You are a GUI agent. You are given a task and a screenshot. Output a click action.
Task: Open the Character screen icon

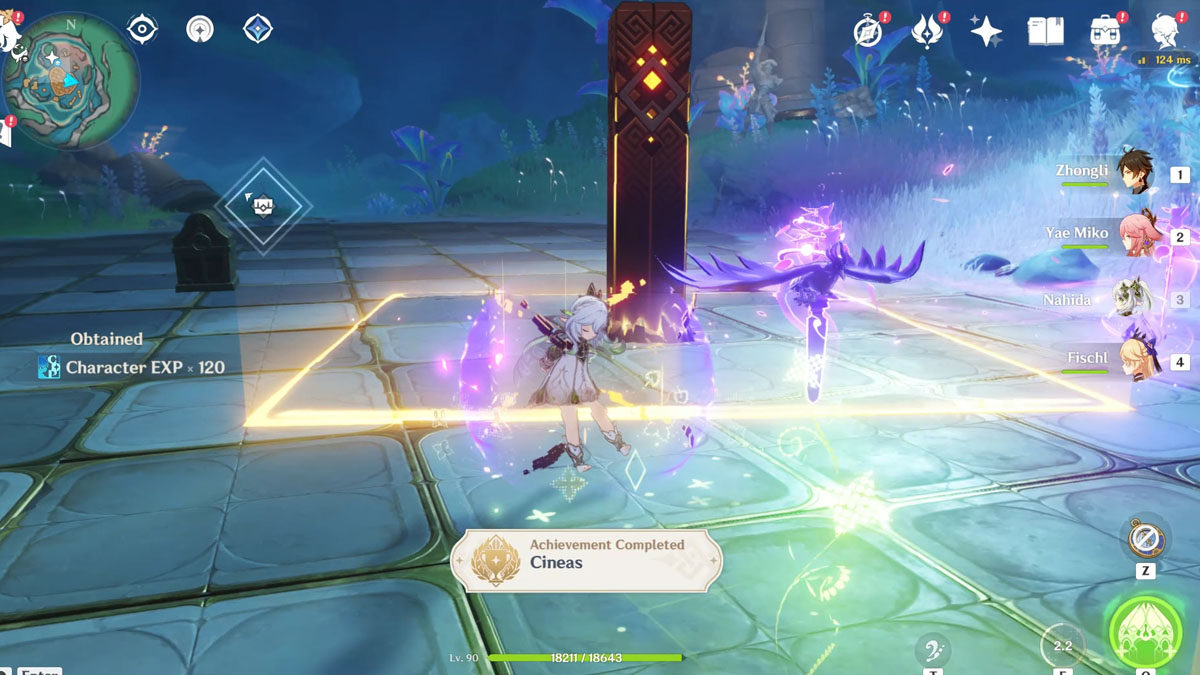point(1164,32)
